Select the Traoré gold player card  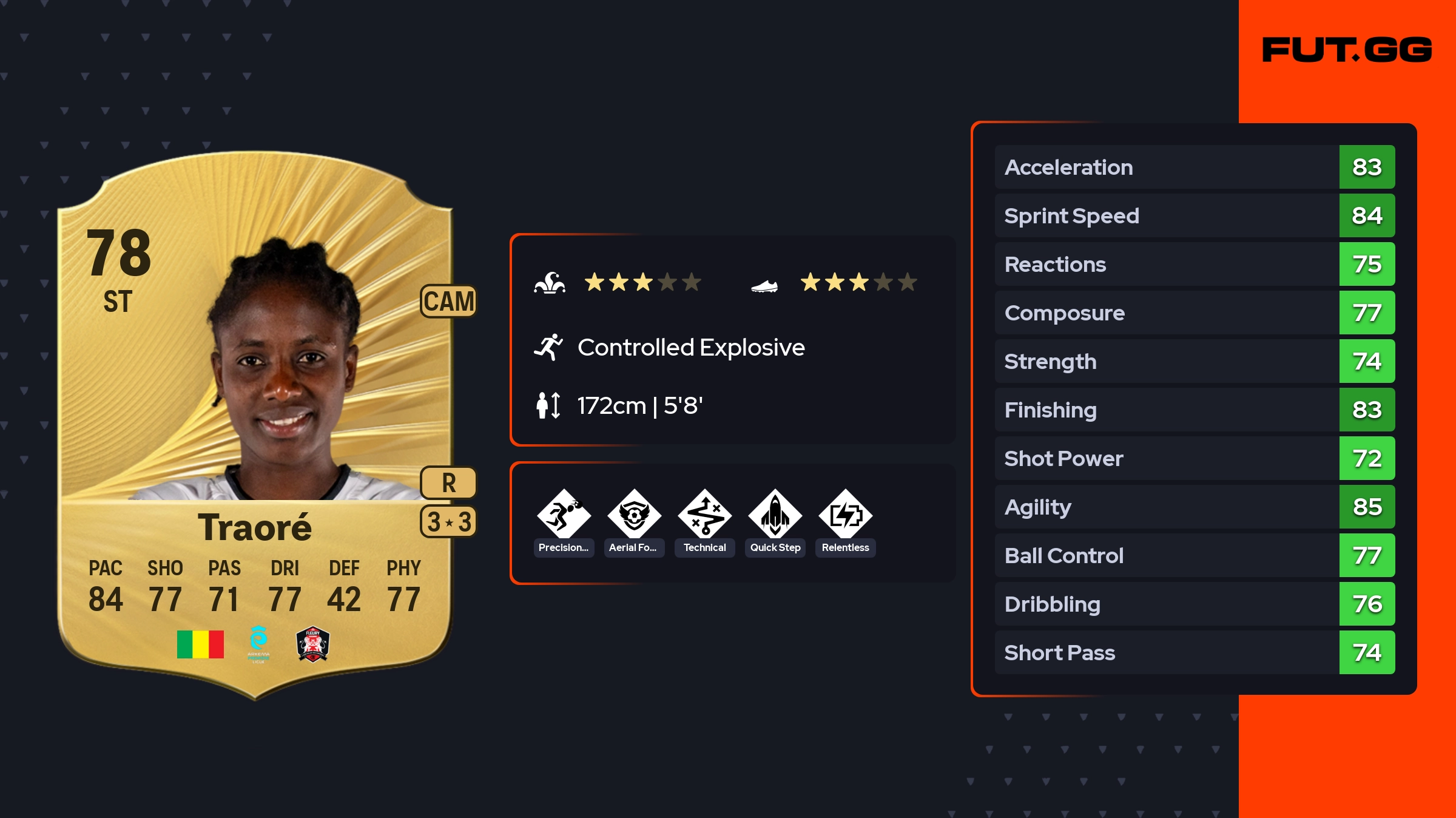(255, 425)
